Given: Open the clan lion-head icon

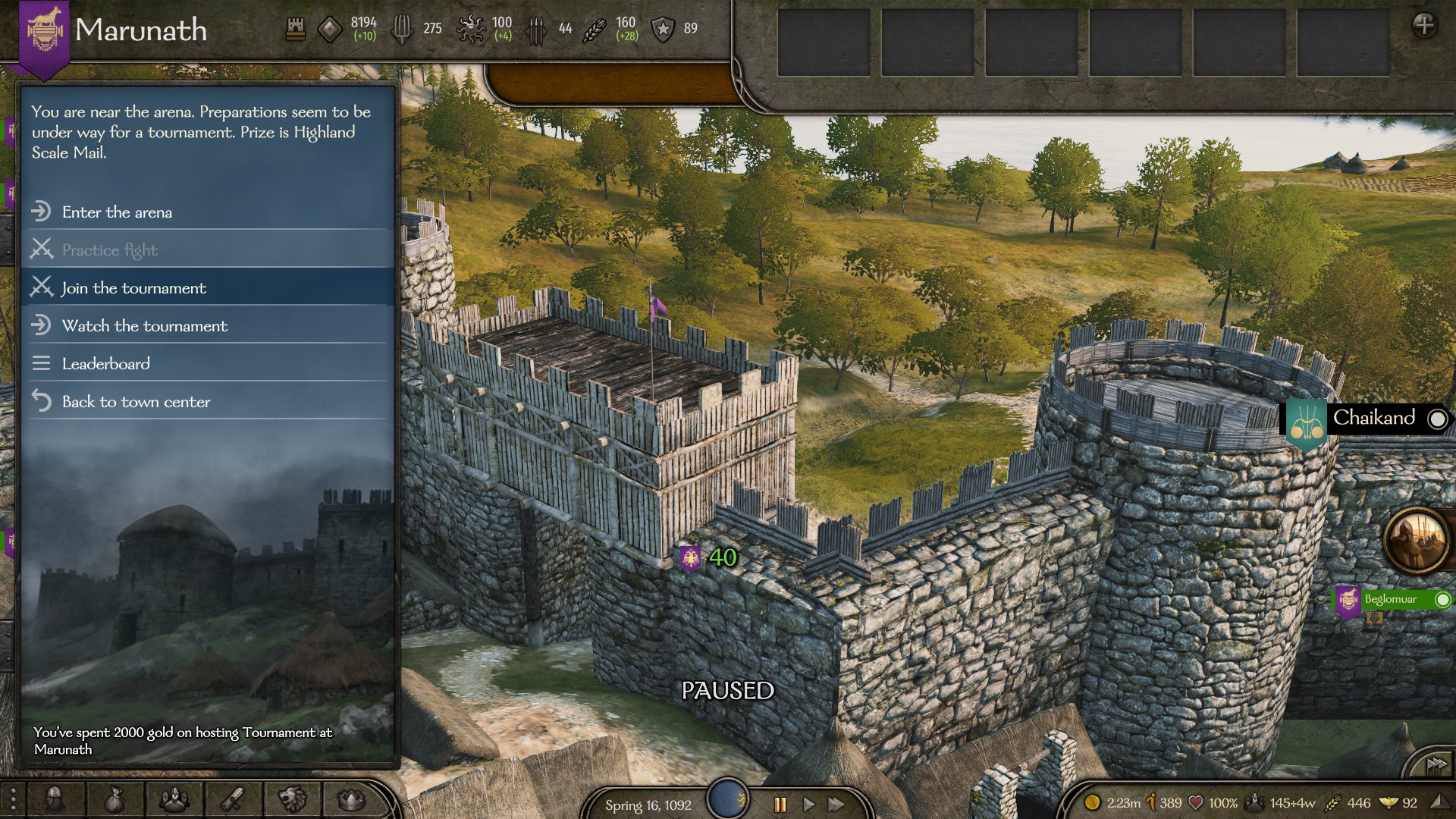Looking at the screenshot, I should coord(292,799).
